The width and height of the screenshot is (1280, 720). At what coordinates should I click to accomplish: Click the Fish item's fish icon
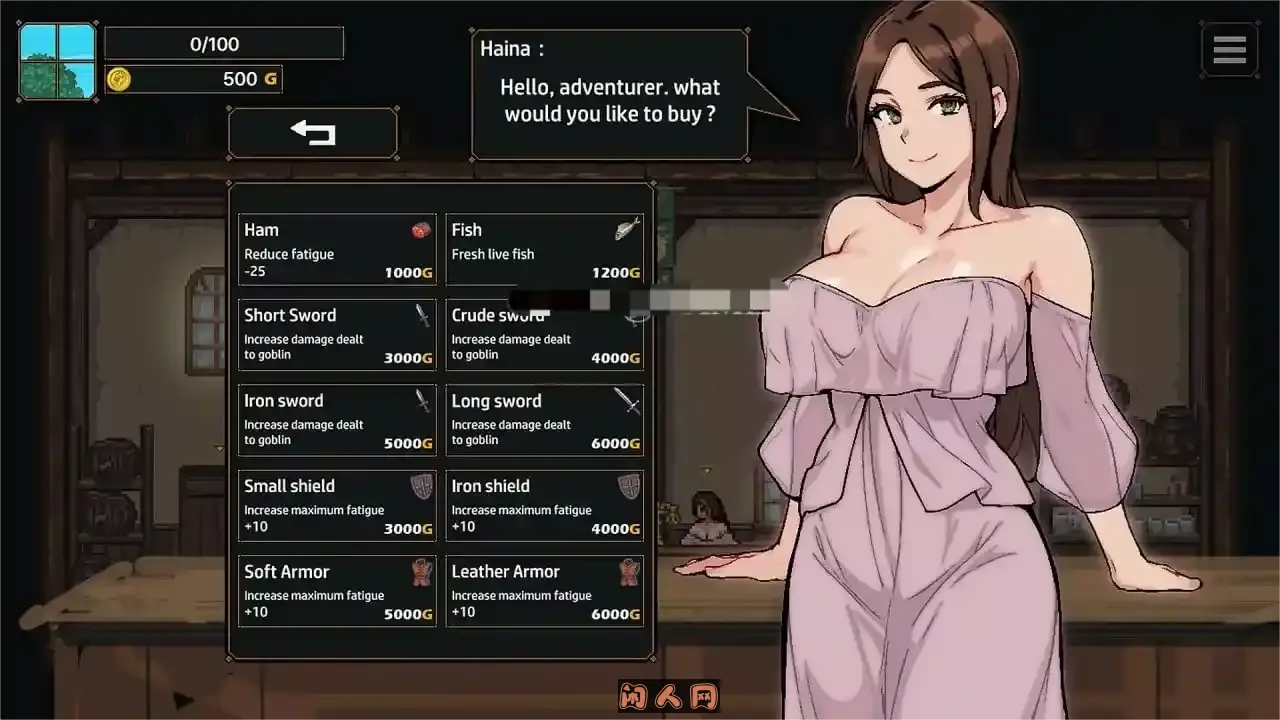(628, 229)
